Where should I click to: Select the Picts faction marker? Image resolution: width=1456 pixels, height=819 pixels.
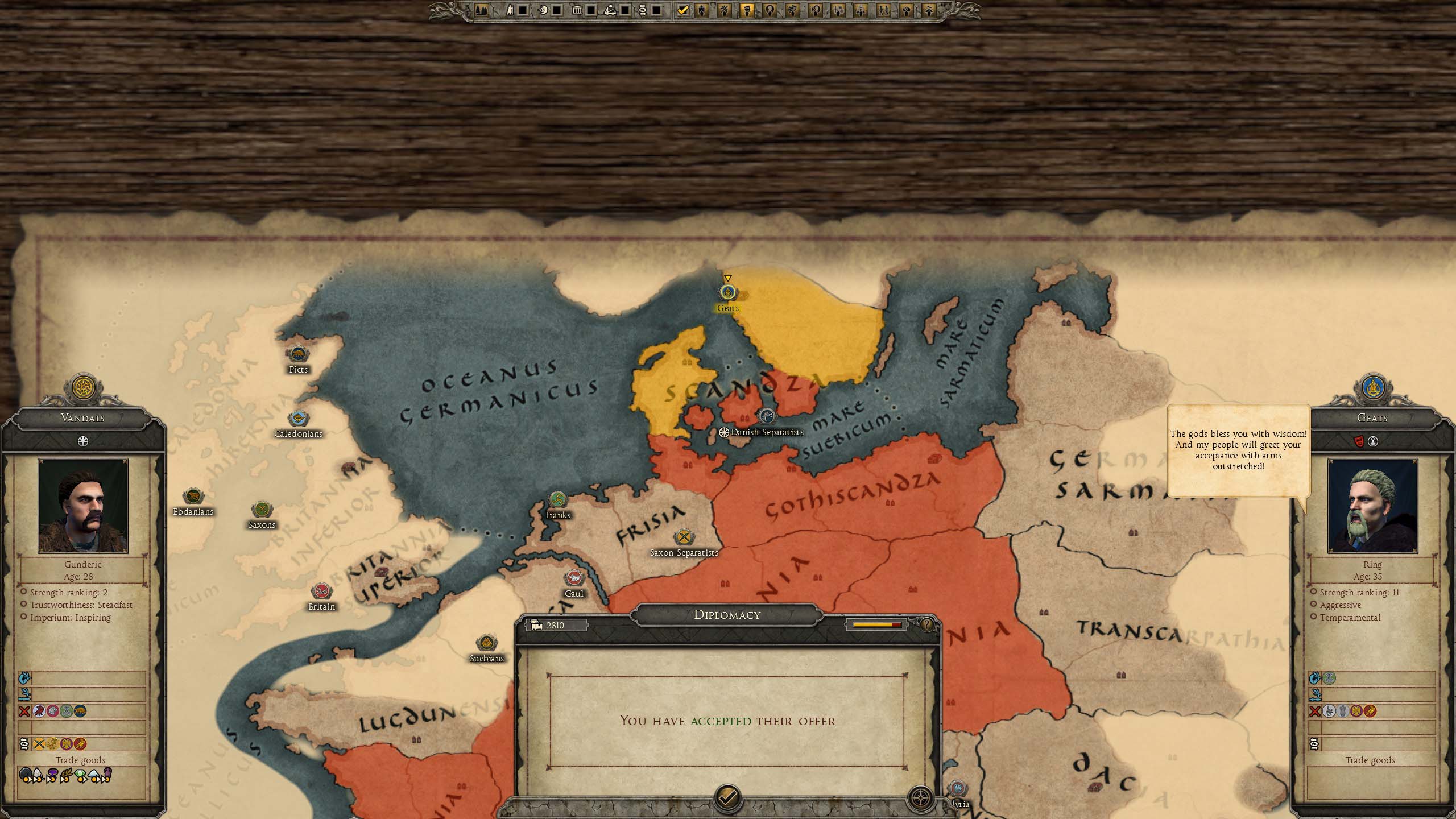(x=298, y=355)
